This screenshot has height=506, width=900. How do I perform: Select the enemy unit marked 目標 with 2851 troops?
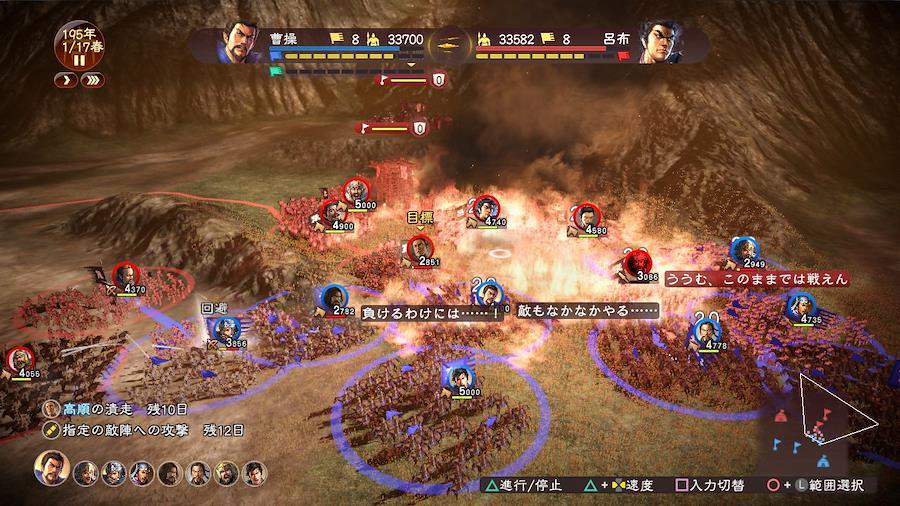click(x=423, y=246)
